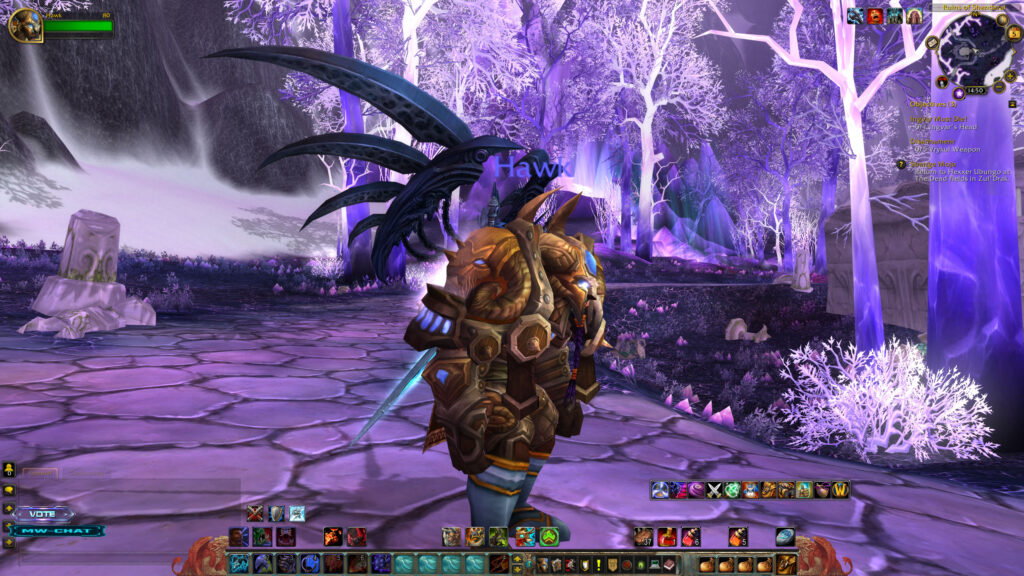
Task: Click the yellow bell social icon
Action: tap(9, 469)
